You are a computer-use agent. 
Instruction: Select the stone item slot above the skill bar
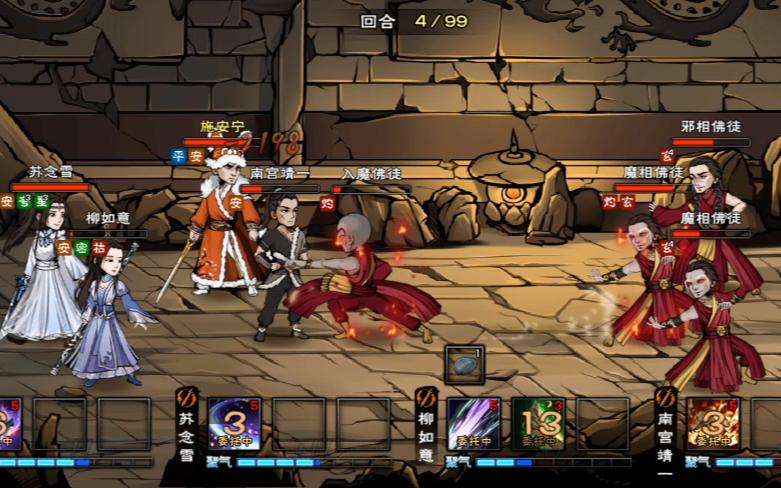[x=464, y=366]
